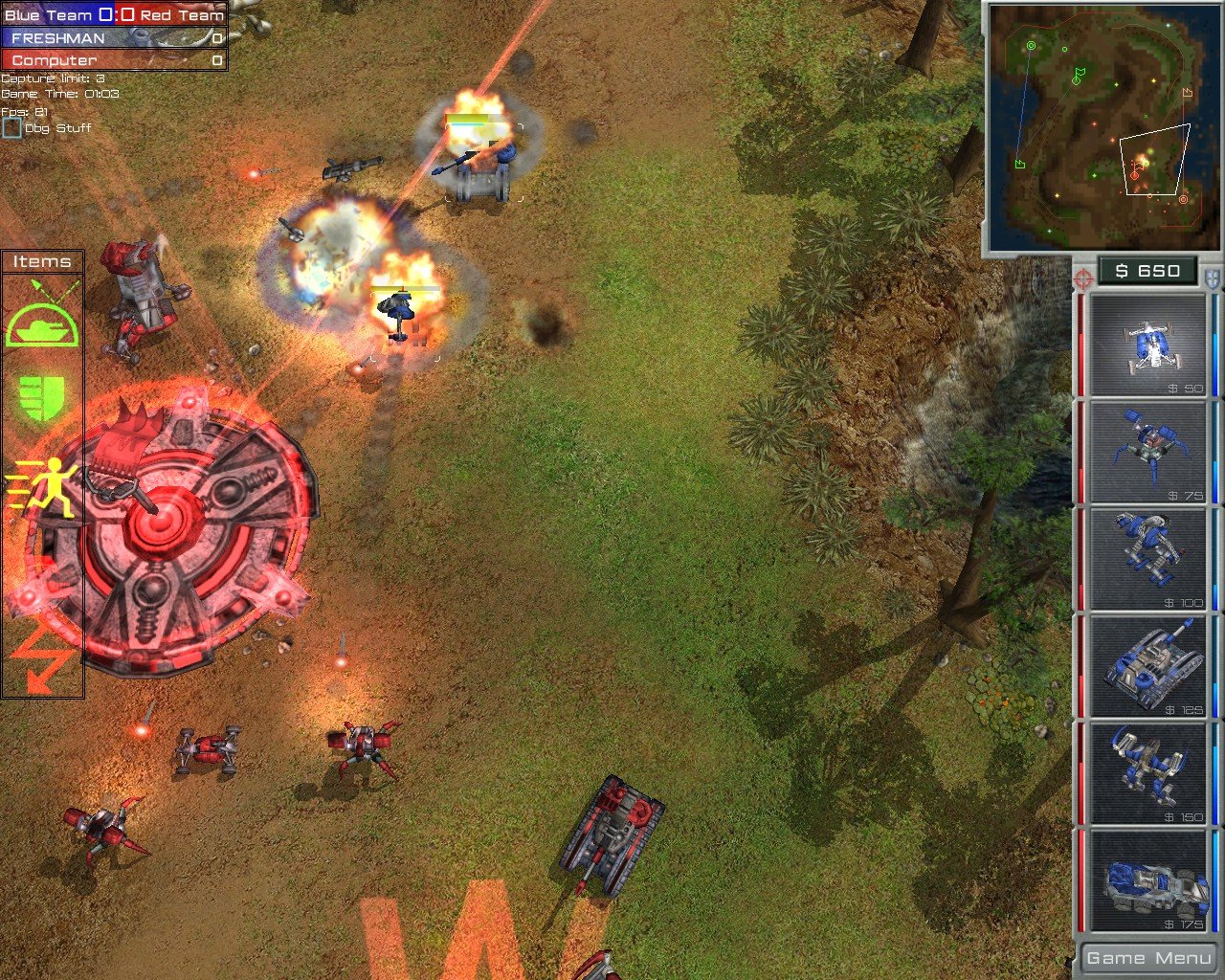Build the $100 mech walker unit
This screenshot has width=1225, height=980.
click(x=1147, y=558)
